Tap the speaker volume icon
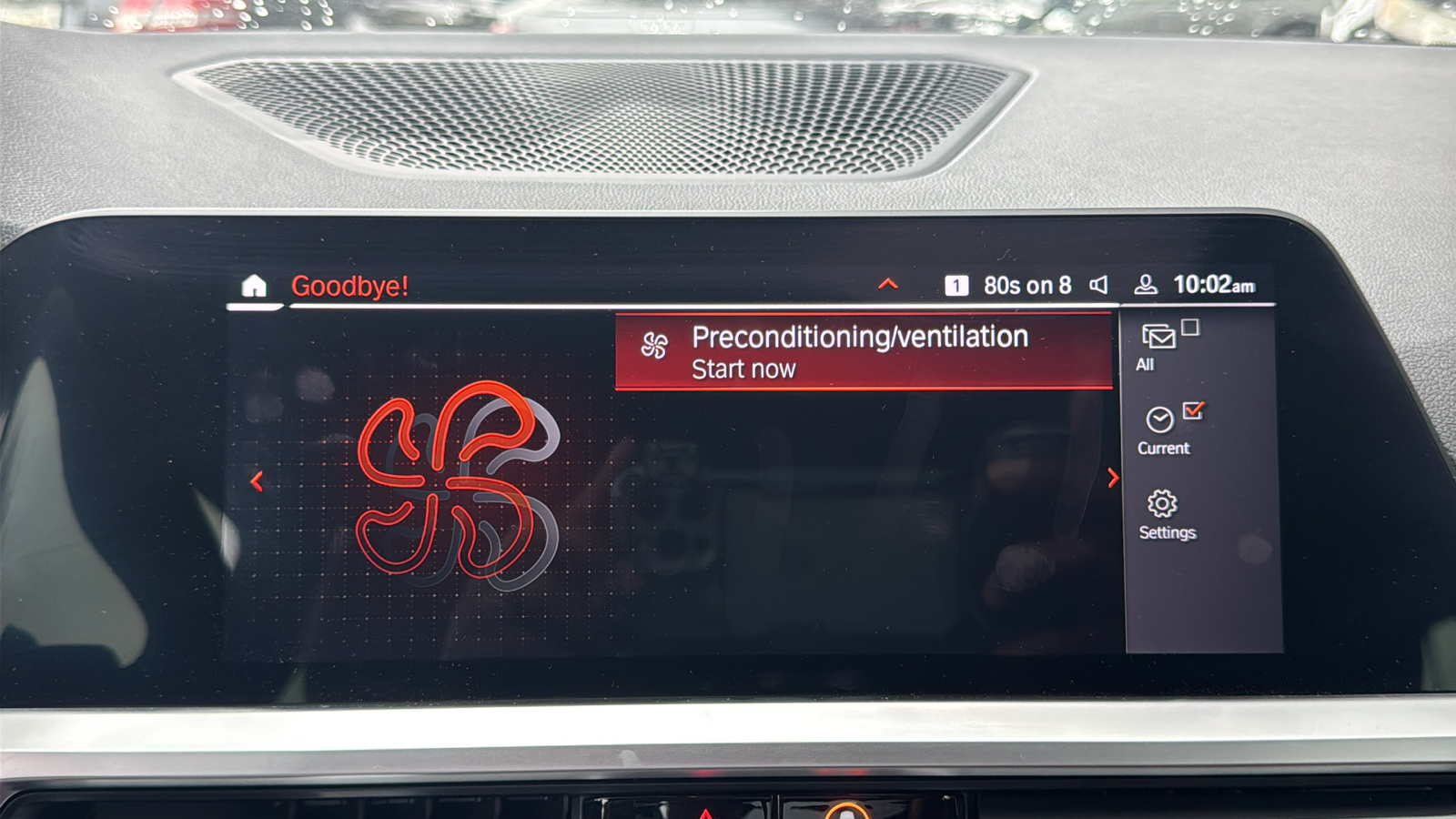The width and height of the screenshot is (1456, 819). click(x=1099, y=286)
